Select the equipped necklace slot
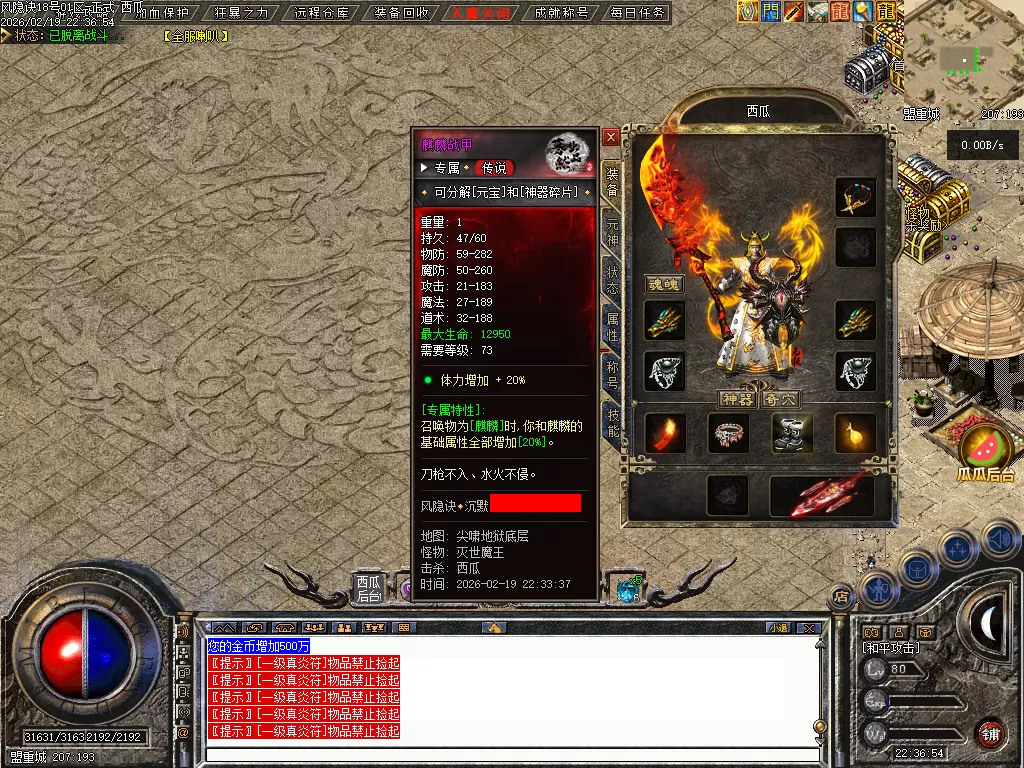The width and height of the screenshot is (1024, 768). 855,198
